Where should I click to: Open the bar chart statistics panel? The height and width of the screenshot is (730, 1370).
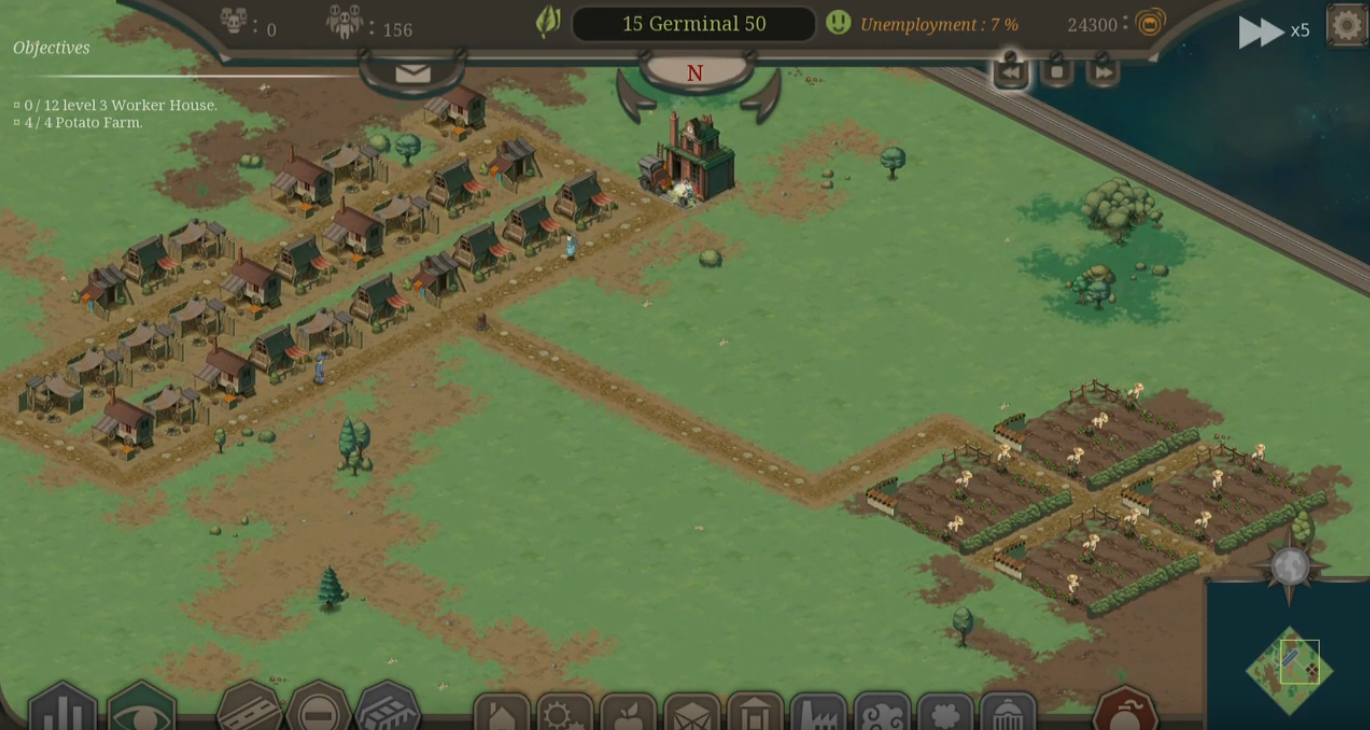(x=62, y=709)
